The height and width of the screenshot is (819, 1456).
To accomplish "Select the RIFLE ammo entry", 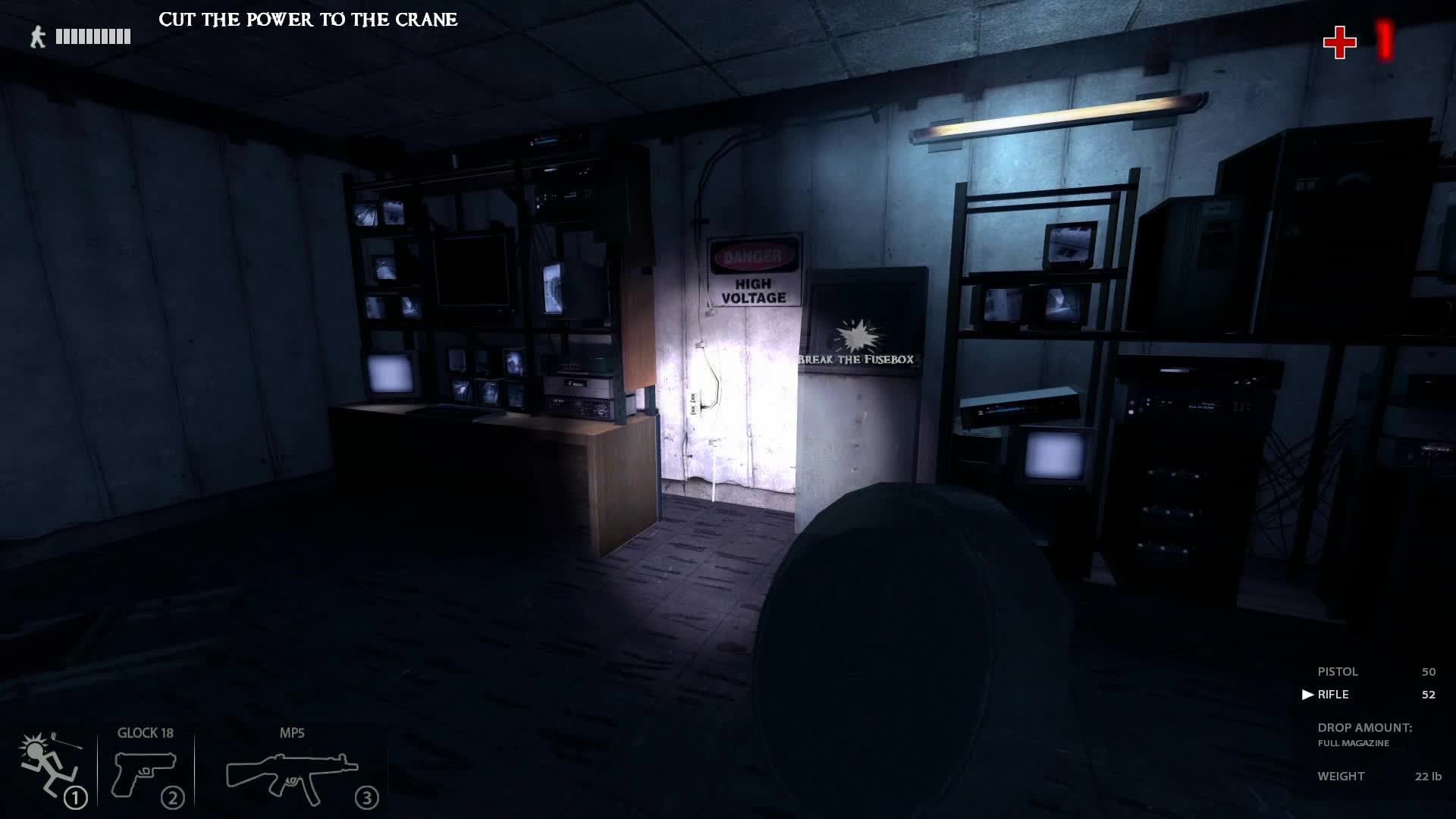I will tap(1334, 694).
